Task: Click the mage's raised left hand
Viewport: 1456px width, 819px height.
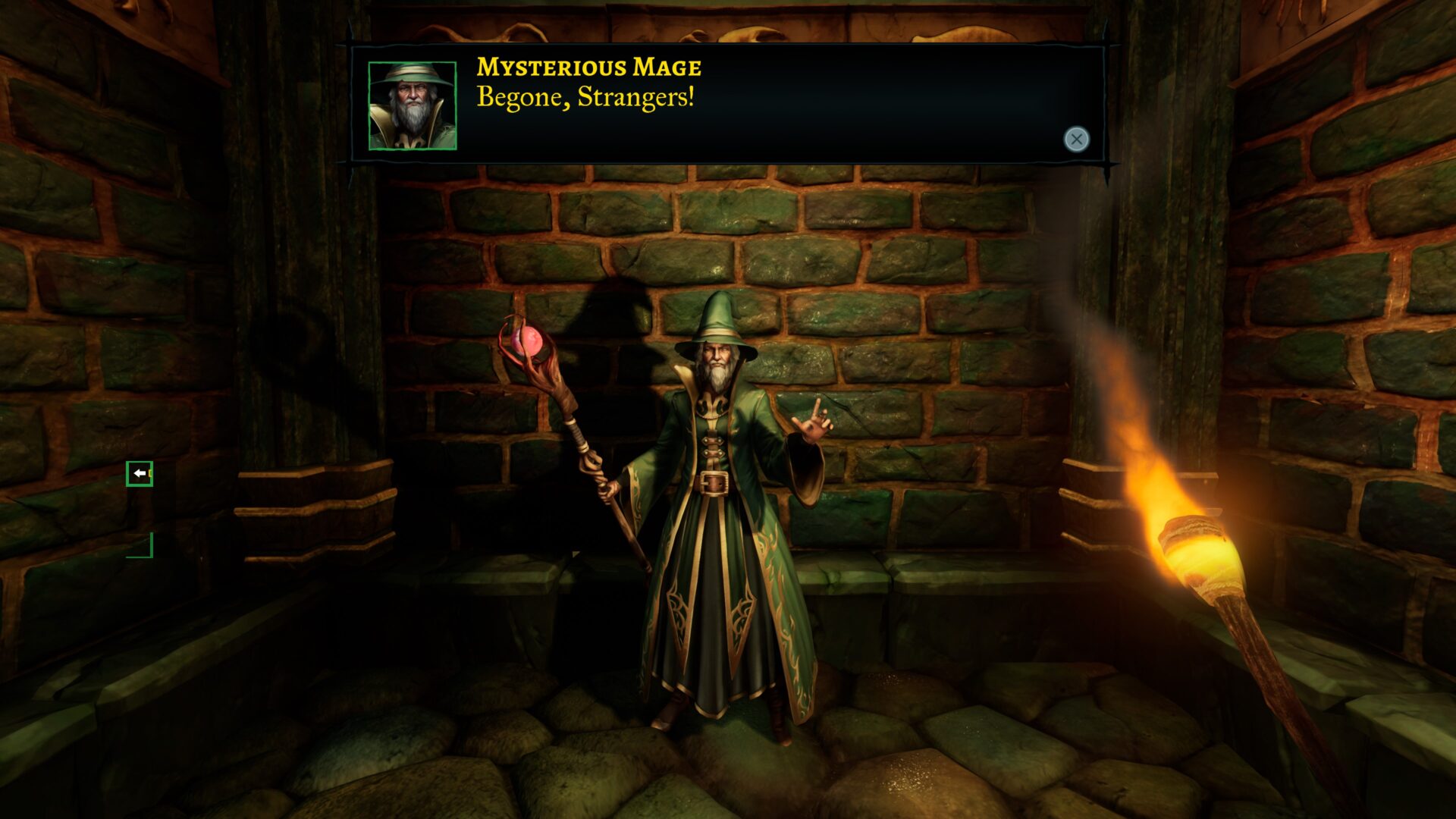Action: 814,425
